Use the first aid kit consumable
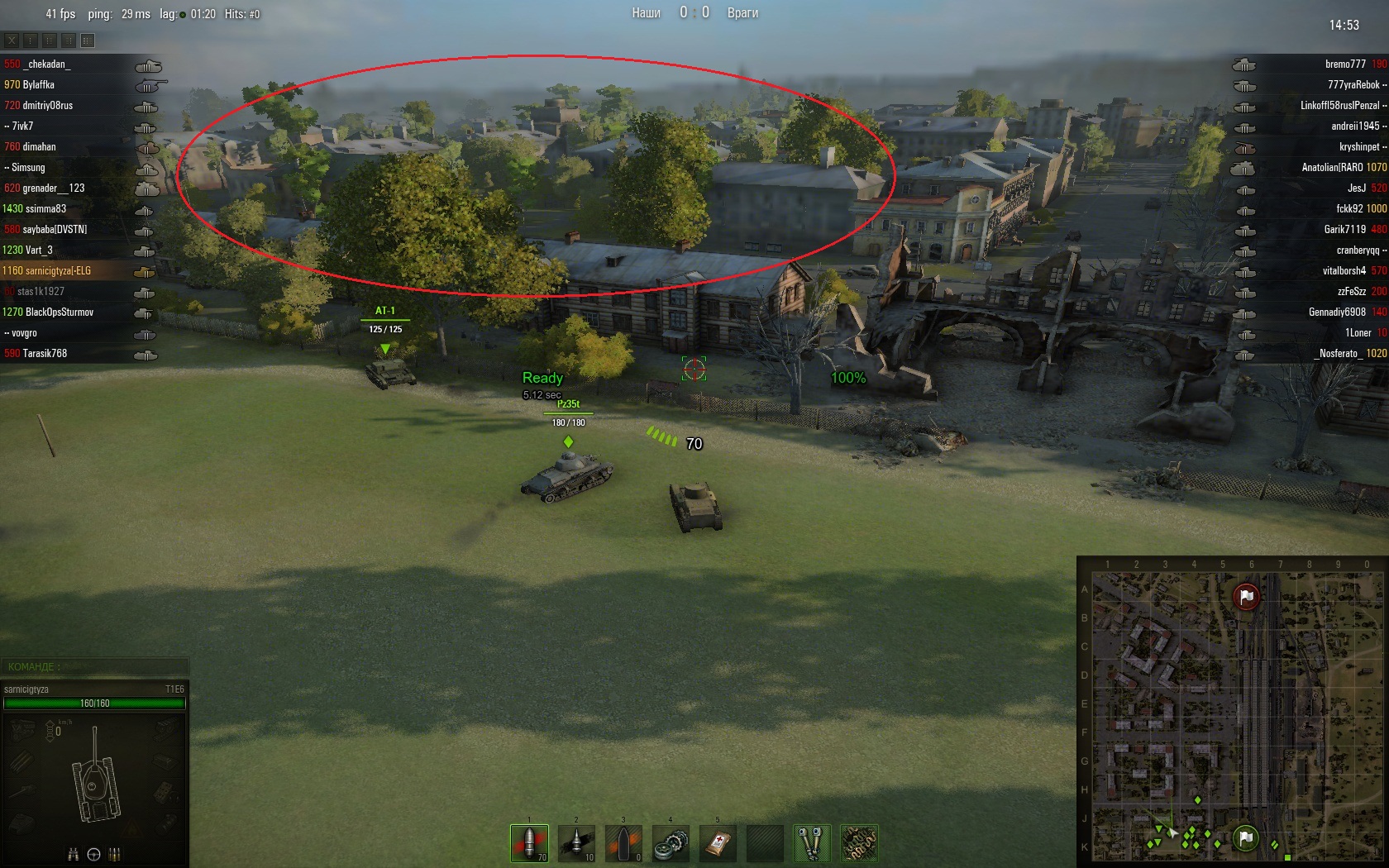The height and width of the screenshot is (868, 1389). (718, 843)
